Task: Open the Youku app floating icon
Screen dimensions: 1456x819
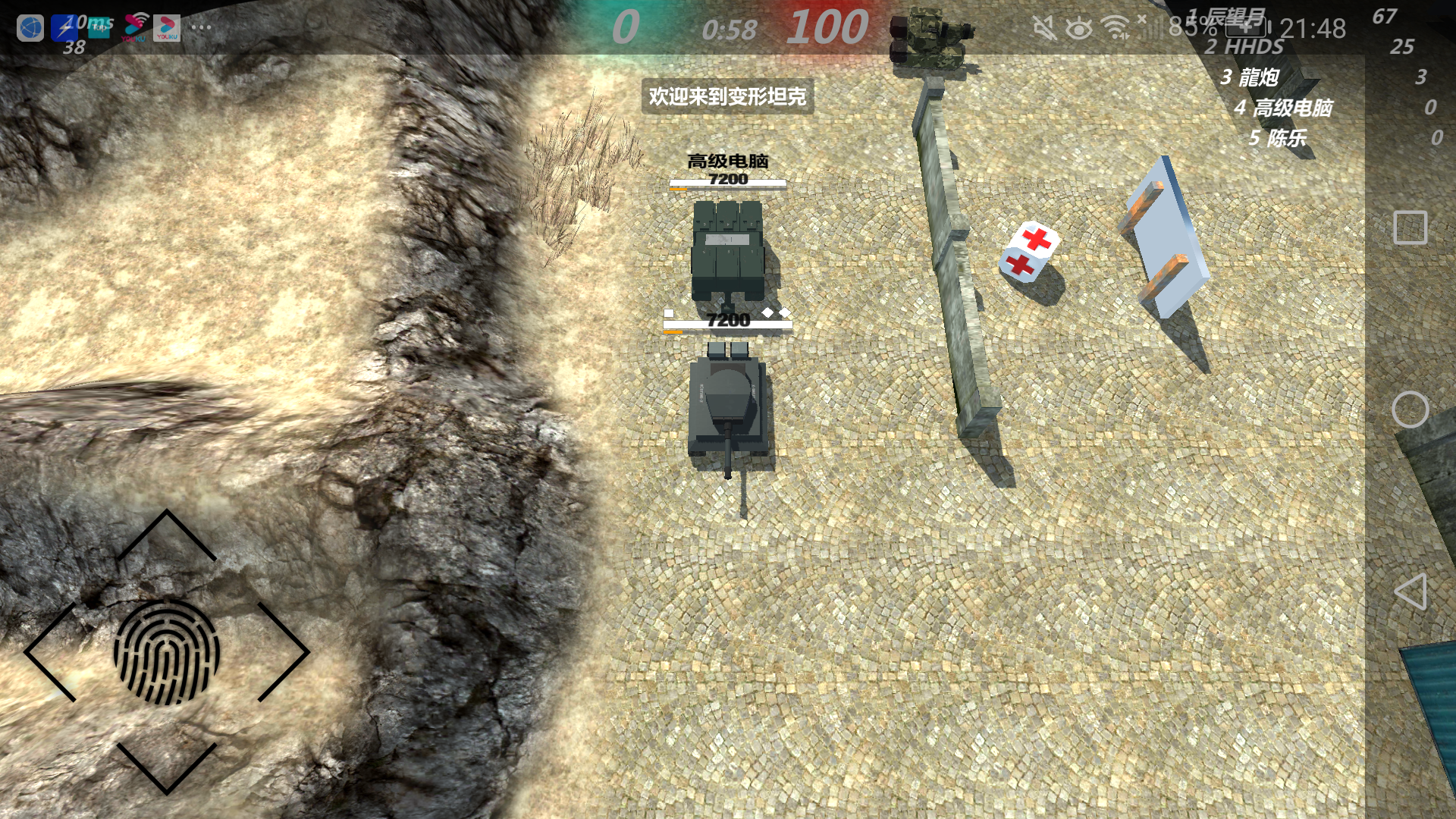Action: (167, 28)
